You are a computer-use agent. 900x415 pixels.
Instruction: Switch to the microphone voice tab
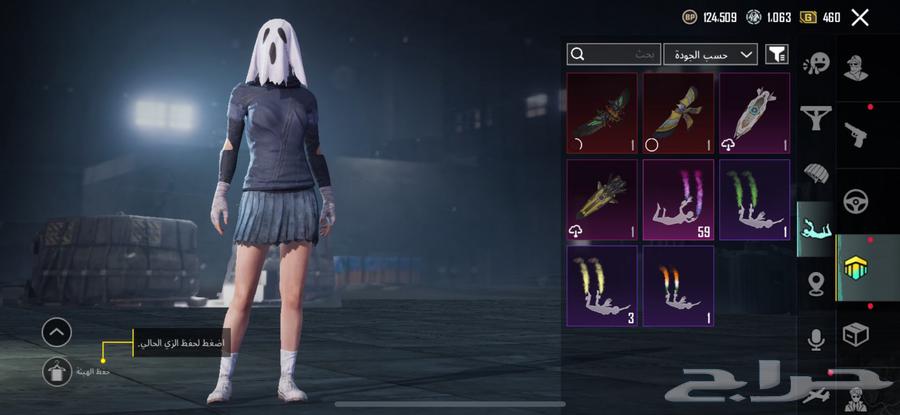click(x=816, y=340)
